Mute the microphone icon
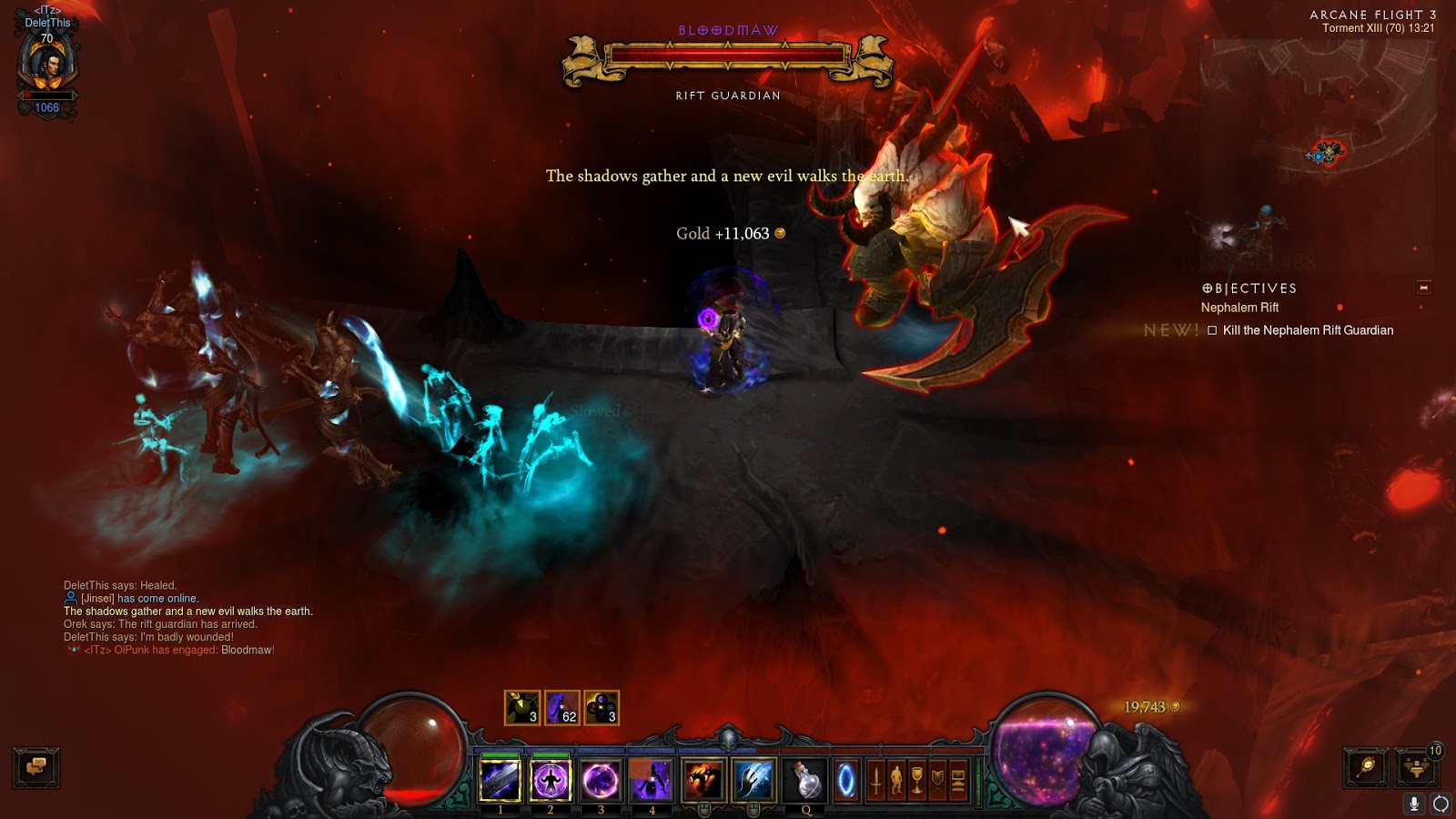1456x819 pixels. 1414,804
